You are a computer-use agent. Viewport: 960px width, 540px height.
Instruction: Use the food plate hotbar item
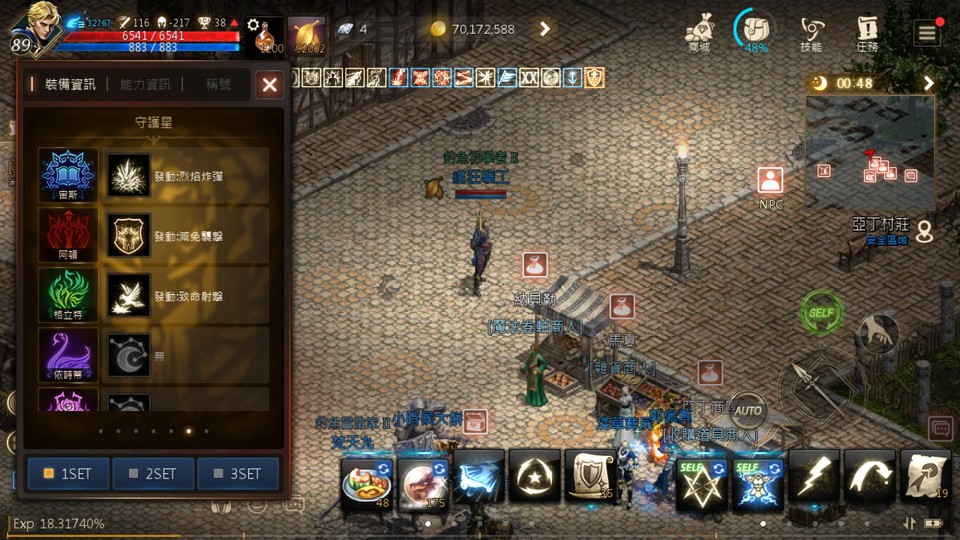365,480
